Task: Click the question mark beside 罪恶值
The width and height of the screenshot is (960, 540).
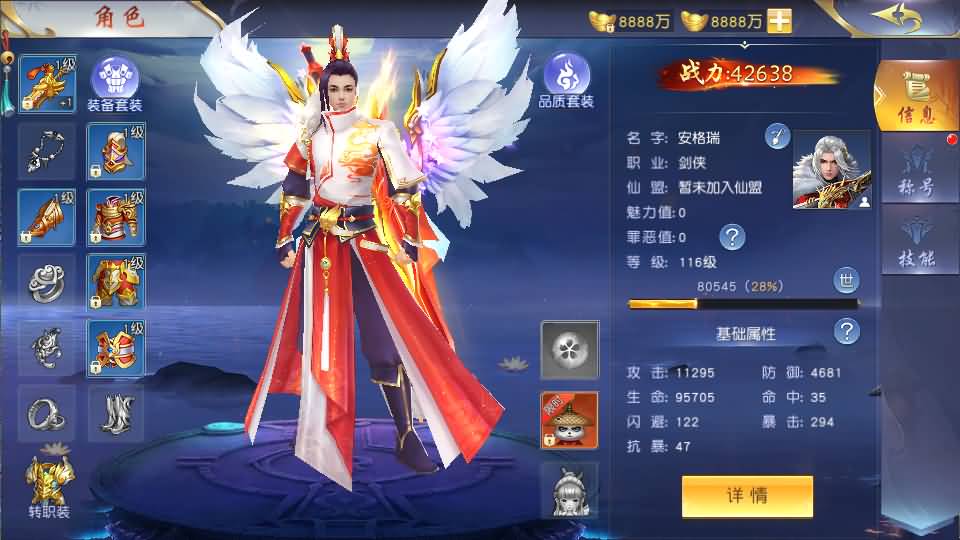Action: [x=732, y=237]
